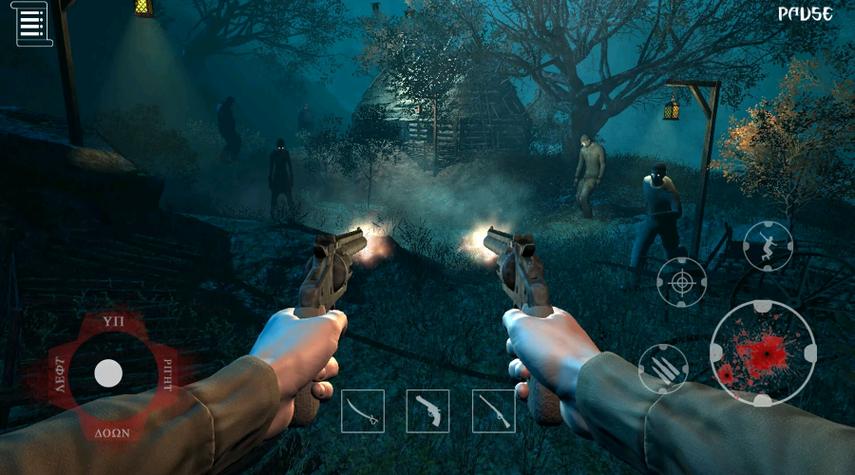Activate the crosshair aim button
Screen dimensions: 855x475
click(x=682, y=282)
